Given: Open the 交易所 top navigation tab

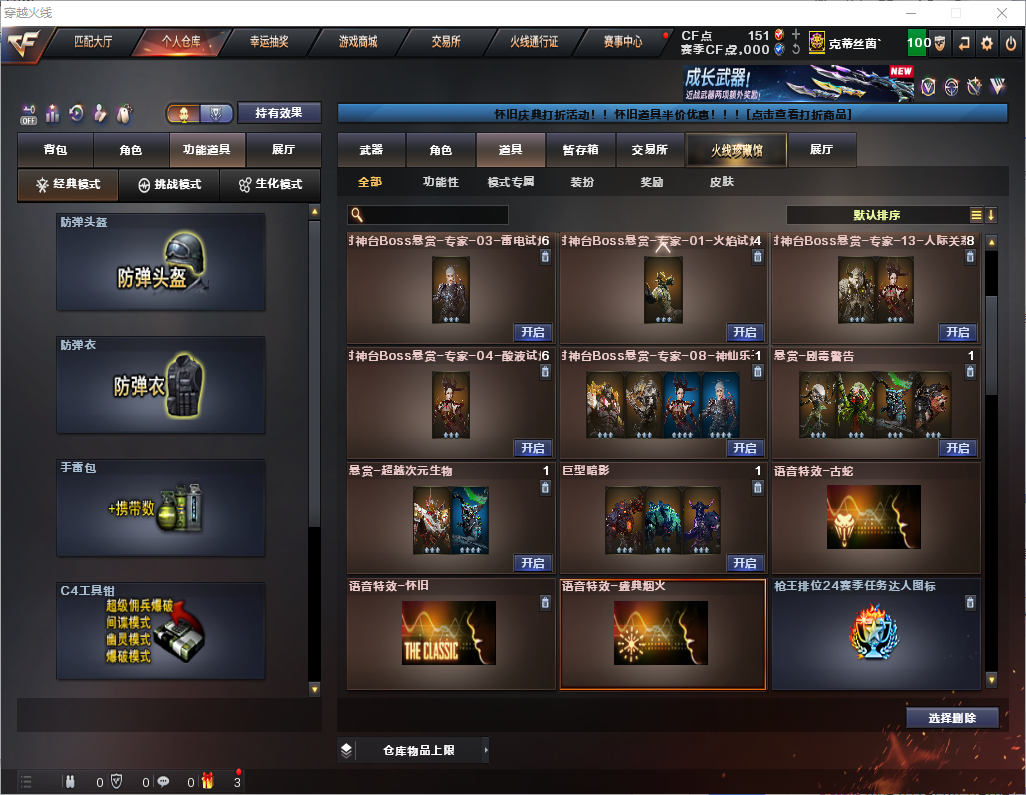Looking at the screenshot, I should [x=446, y=42].
